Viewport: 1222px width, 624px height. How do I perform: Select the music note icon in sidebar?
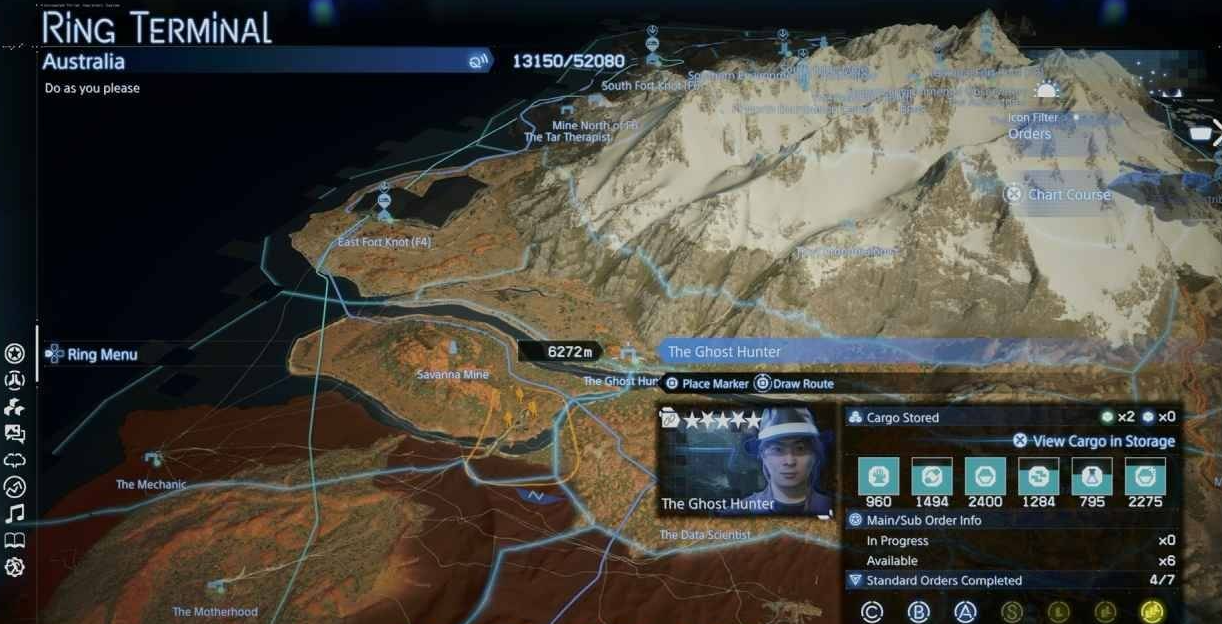click(x=15, y=514)
